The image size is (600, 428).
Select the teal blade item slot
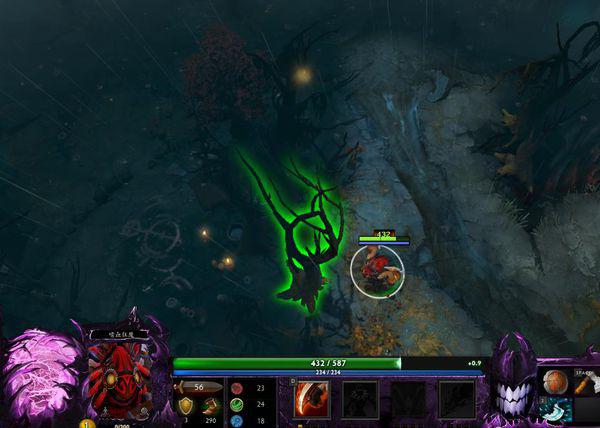point(555,410)
